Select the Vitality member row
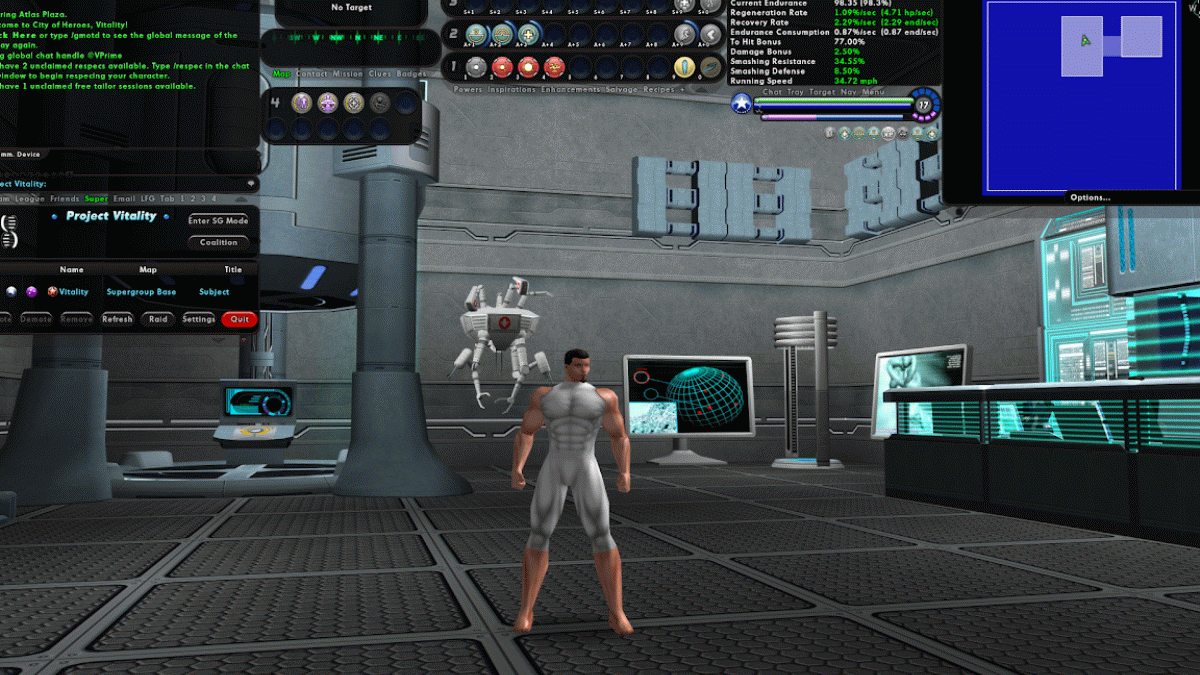1200x675 pixels. click(73, 292)
